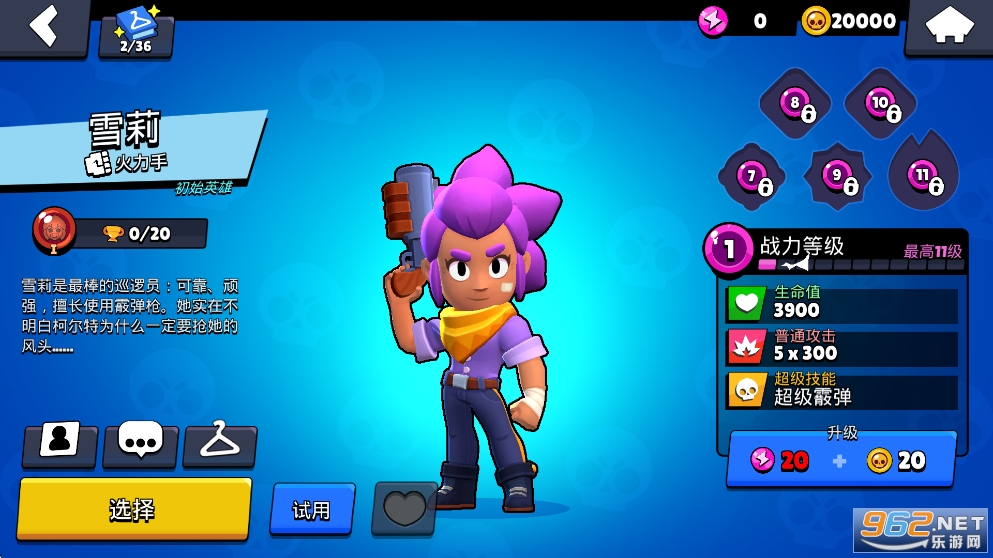Toggle the heart favorite button
Image resolution: width=993 pixels, height=558 pixels.
[x=404, y=508]
